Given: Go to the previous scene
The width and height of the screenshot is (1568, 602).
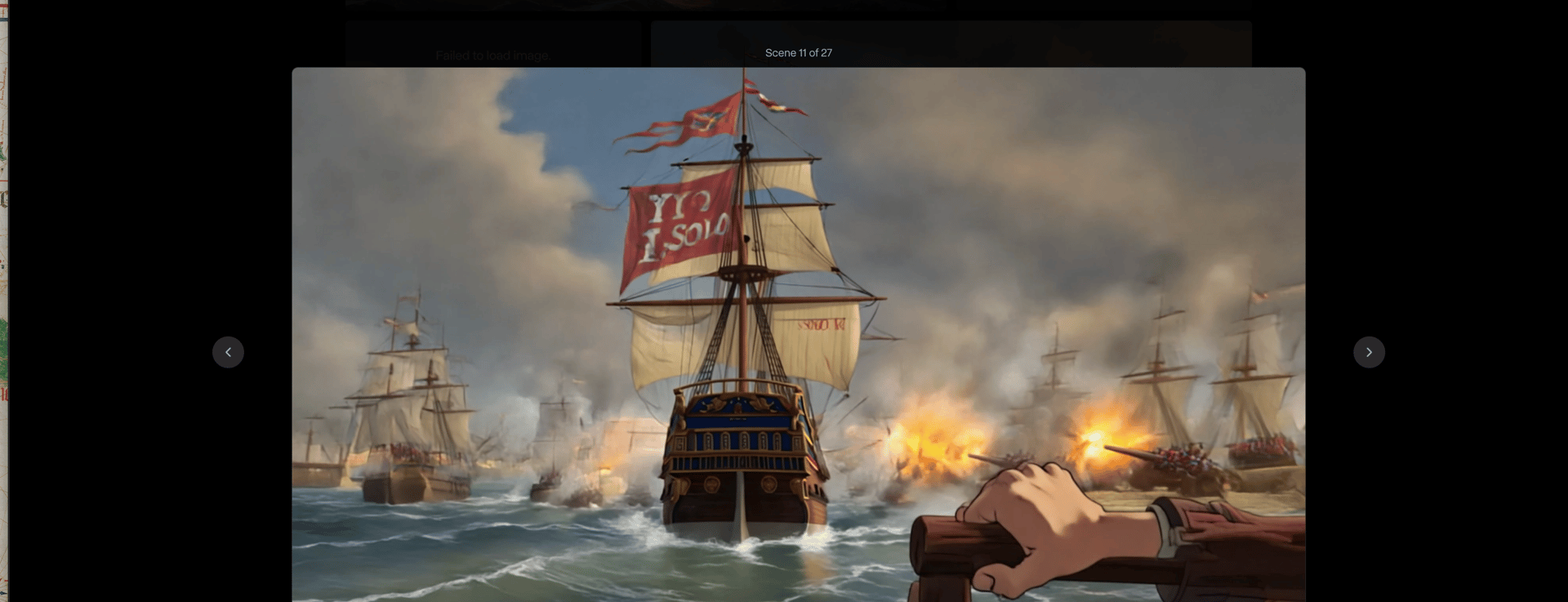Looking at the screenshot, I should tap(228, 352).
